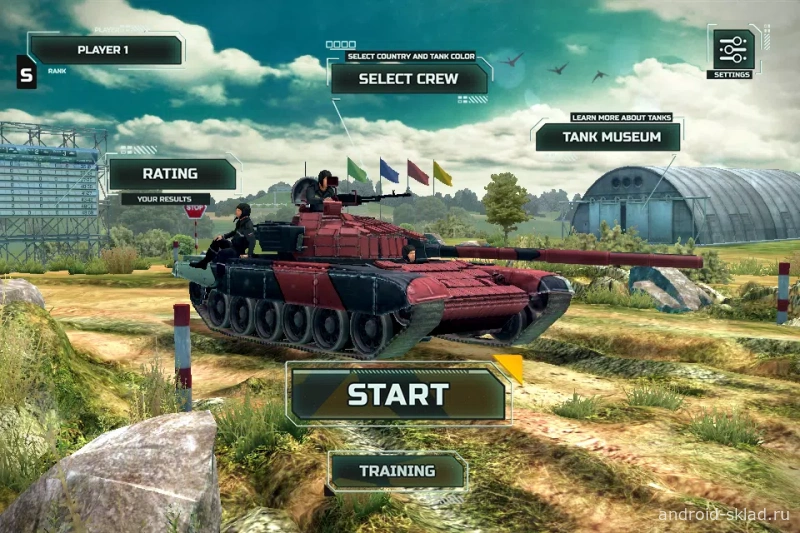Select the Player 1 profile panel
The height and width of the screenshot is (533, 800).
point(104,49)
